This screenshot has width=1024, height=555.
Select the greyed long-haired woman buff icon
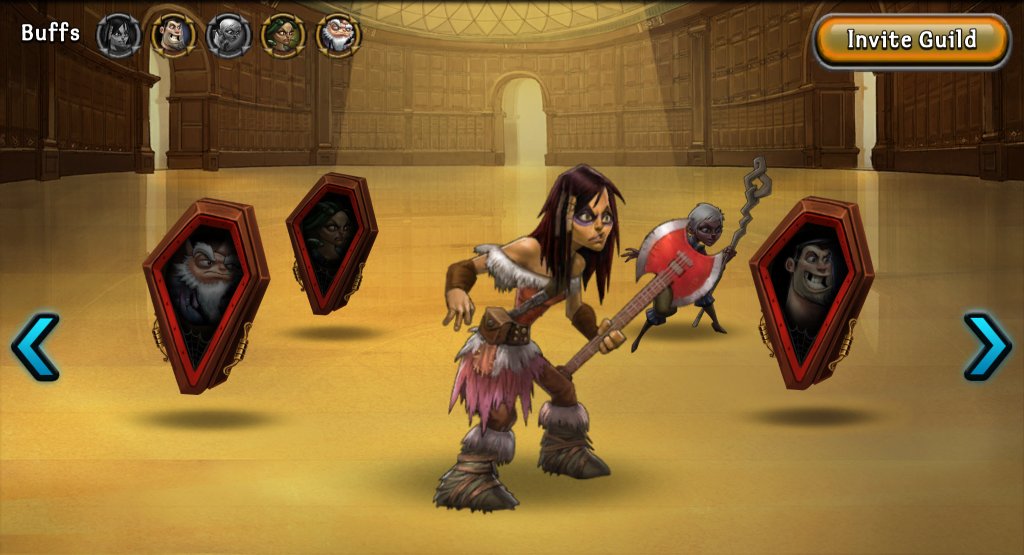coord(118,35)
